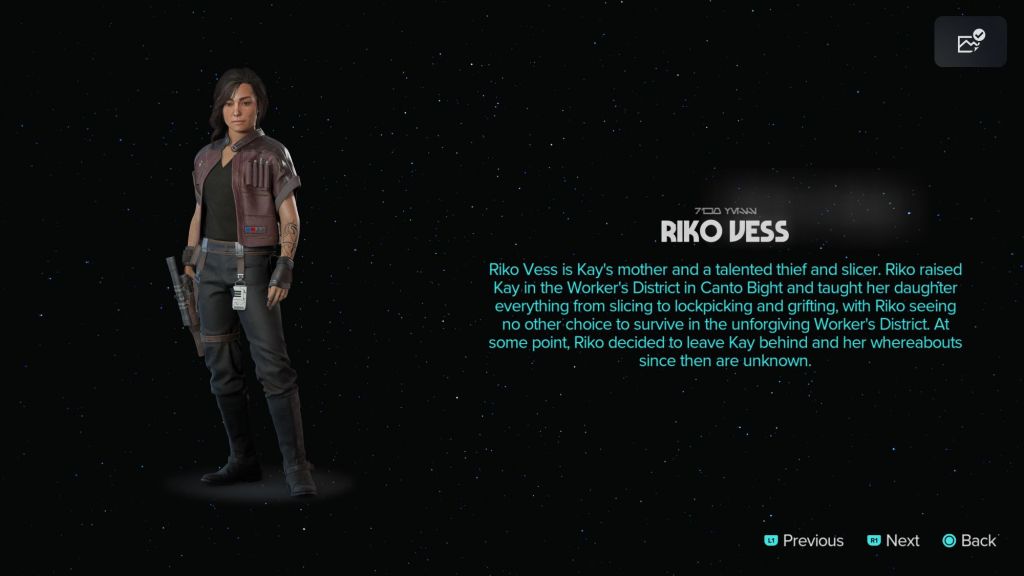
Task: Select Back to exit the viewer
Action: 969,541
